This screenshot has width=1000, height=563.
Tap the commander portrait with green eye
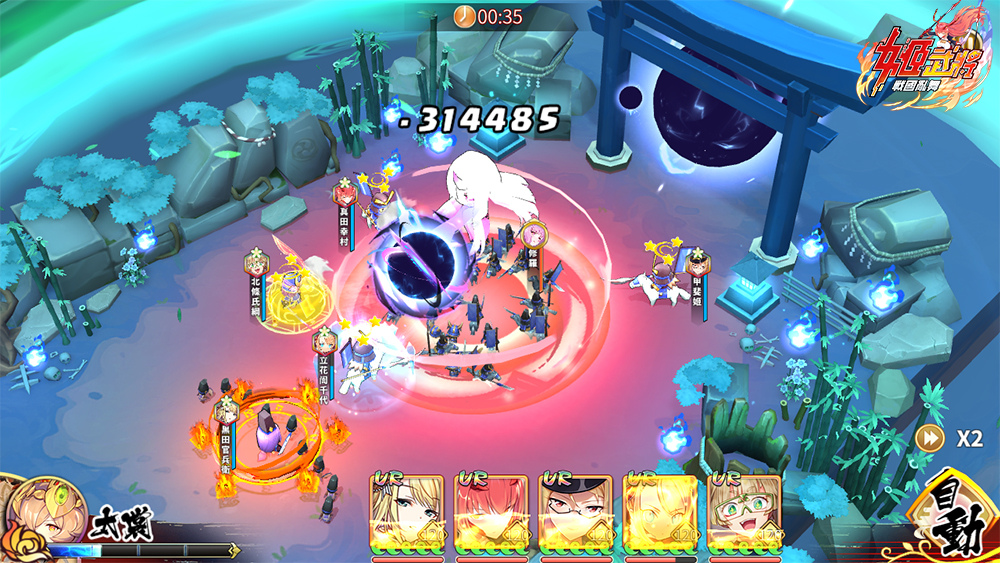(x=38, y=513)
